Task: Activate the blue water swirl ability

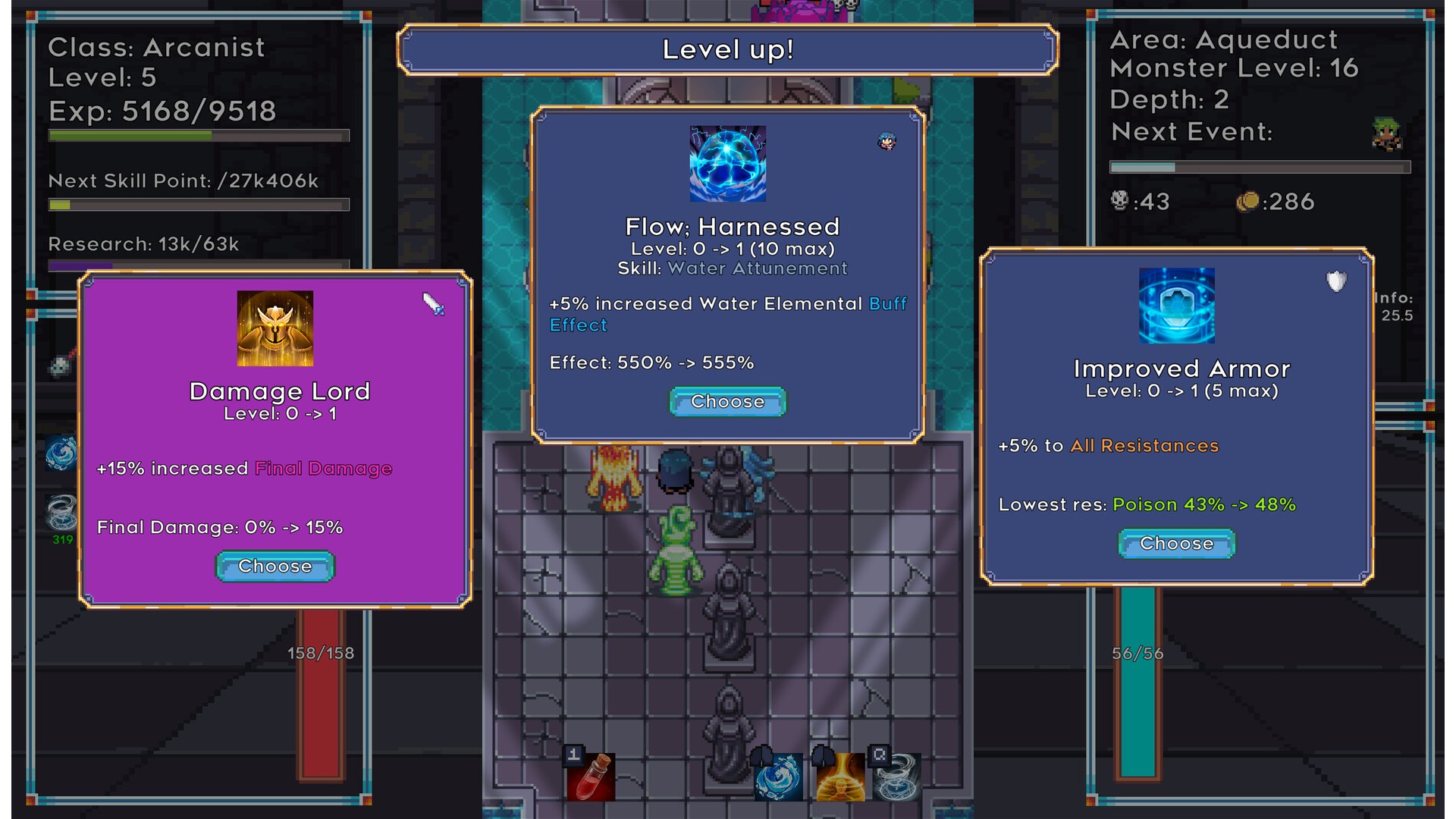Action: pyautogui.click(x=779, y=777)
